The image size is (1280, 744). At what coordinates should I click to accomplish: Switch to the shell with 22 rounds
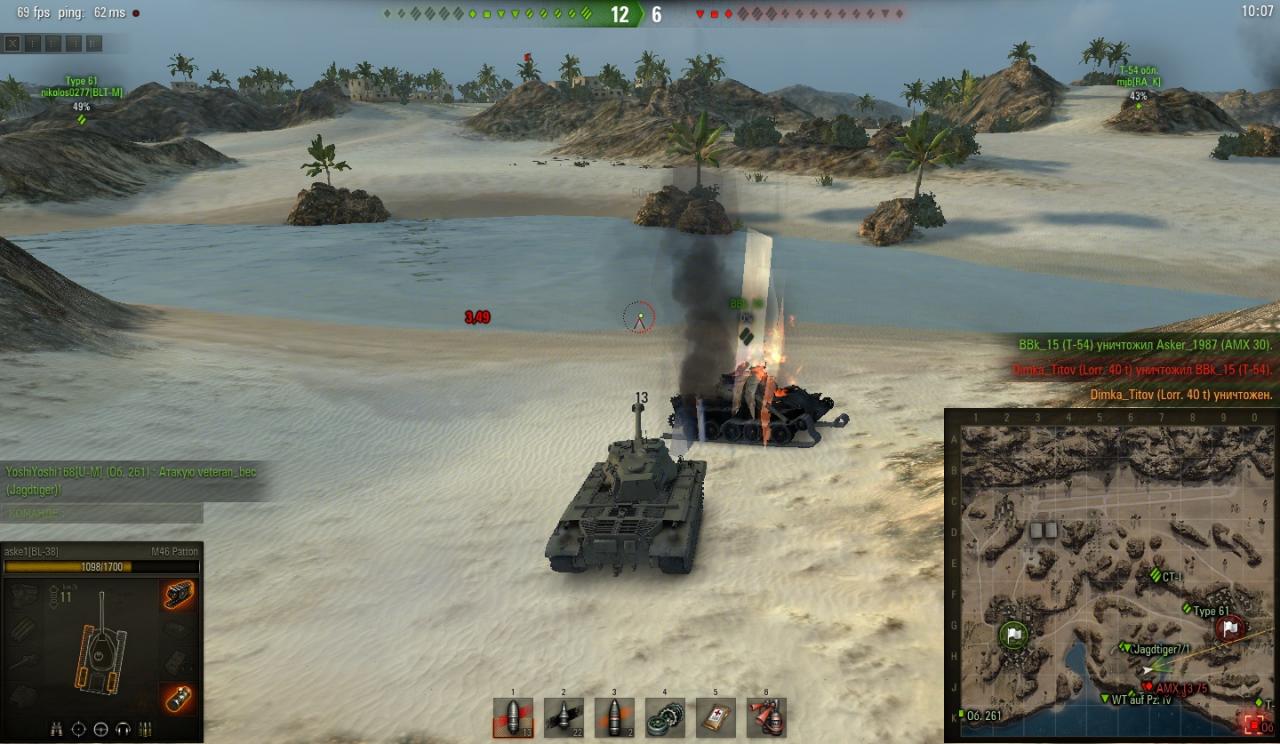[564, 717]
